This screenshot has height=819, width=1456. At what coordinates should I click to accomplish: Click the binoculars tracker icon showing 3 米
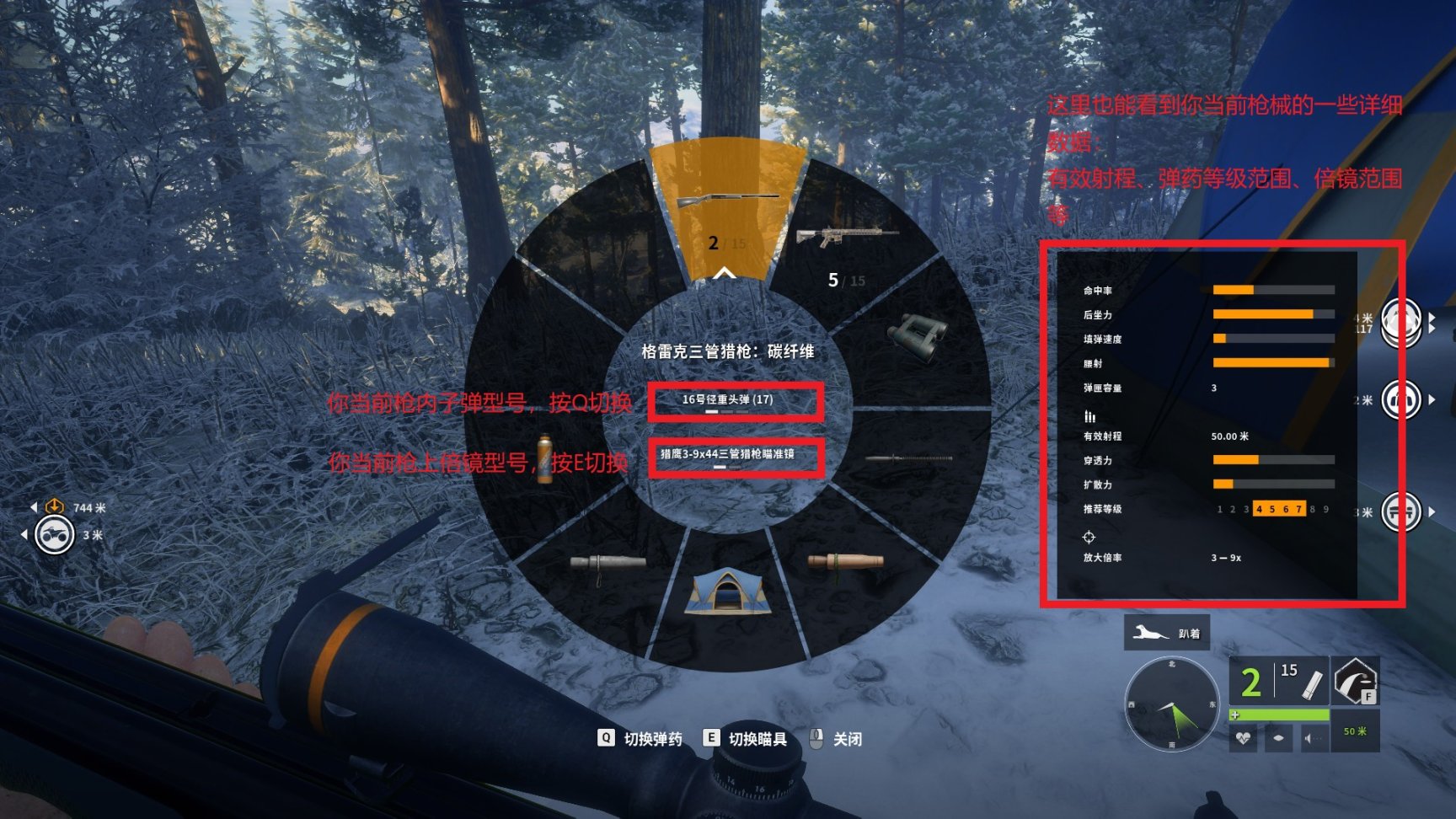[55, 535]
